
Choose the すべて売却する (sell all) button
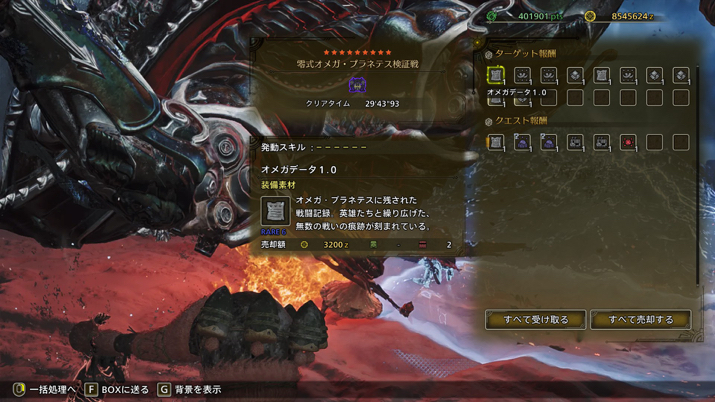pos(640,320)
